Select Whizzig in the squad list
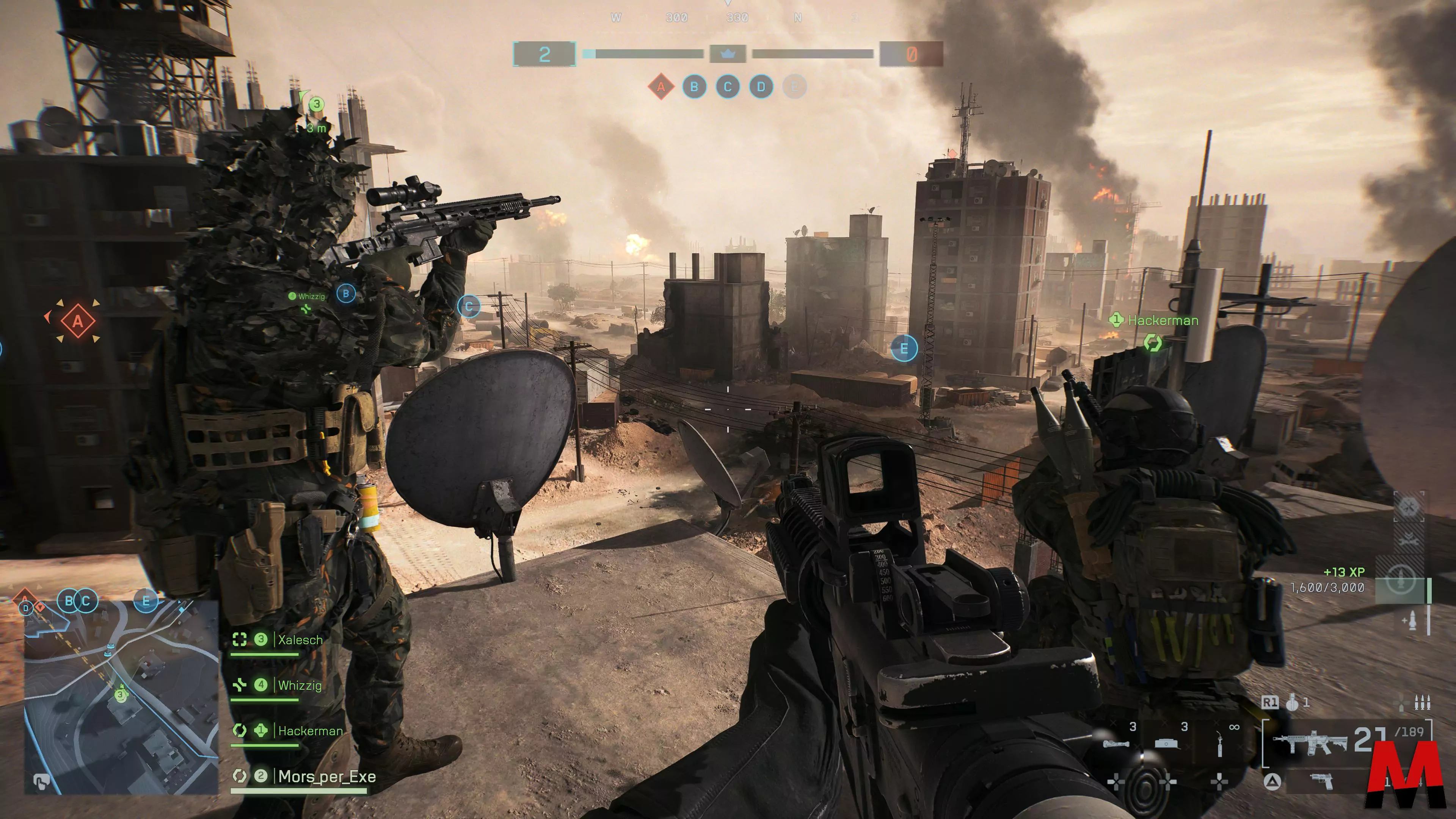This screenshot has height=819, width=1456. [x=299, y=686]
